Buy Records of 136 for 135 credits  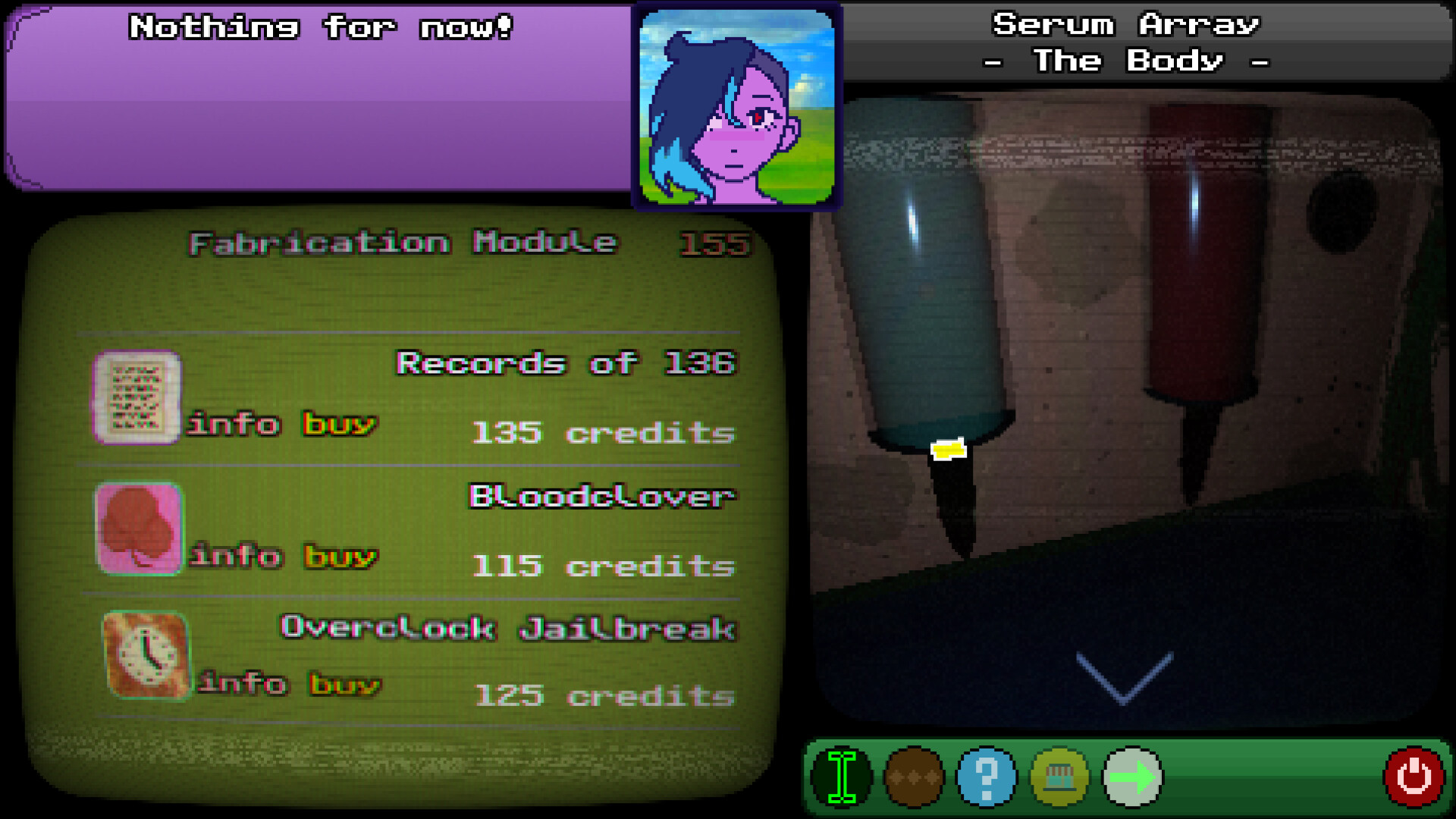[340, 424]
